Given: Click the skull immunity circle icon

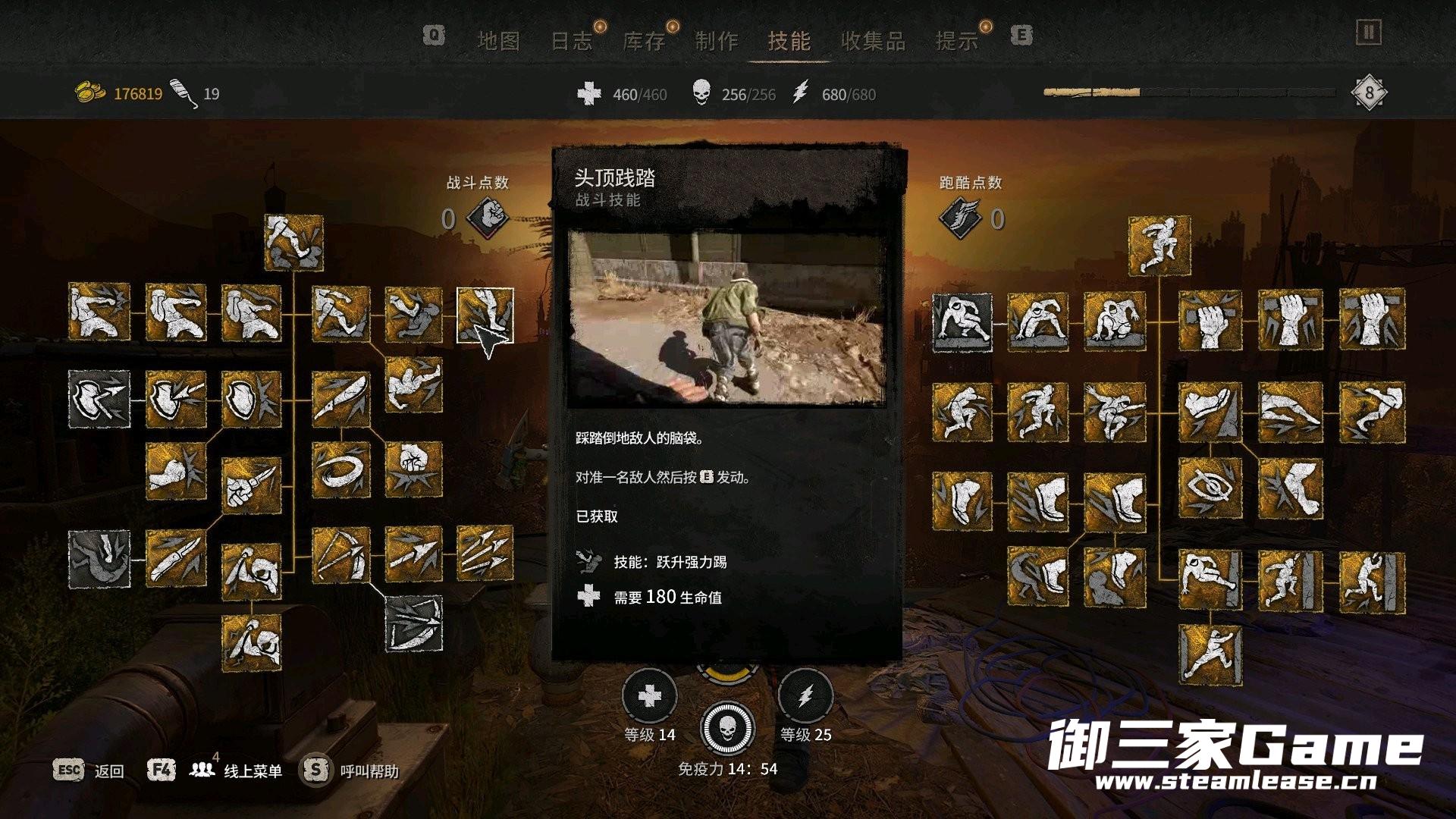Looking at the screenshot, I should pos(727,730).
